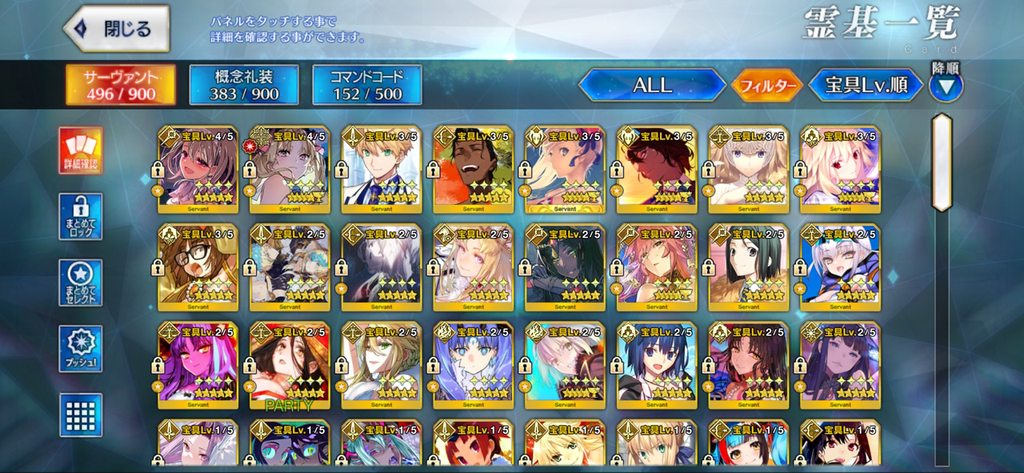The image size is (1024, 473).
Task: Change the 宝具Lv.順 sort order
Action: [x=865, y=86]
